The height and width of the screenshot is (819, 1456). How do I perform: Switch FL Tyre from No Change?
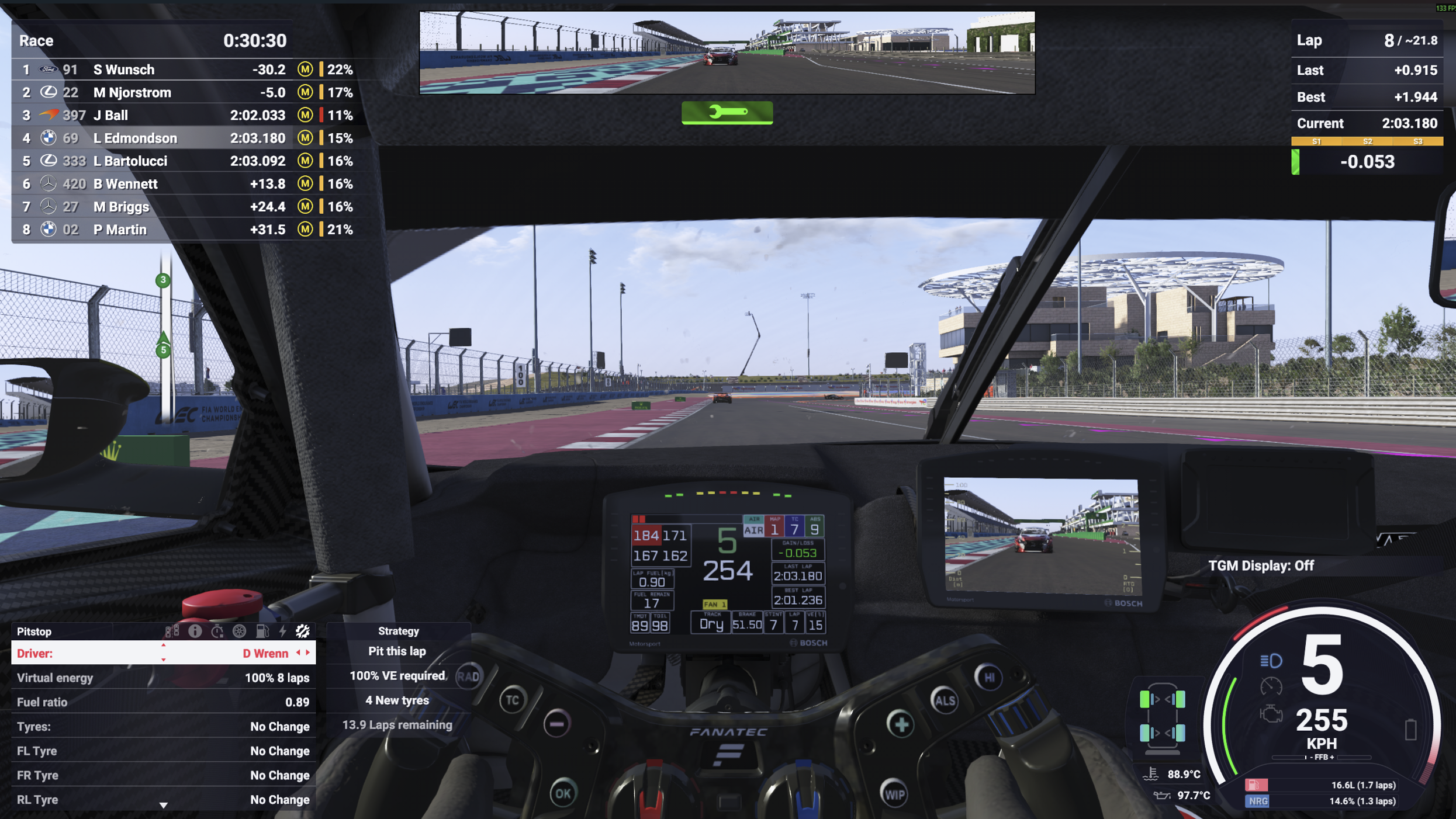(279, 751)
